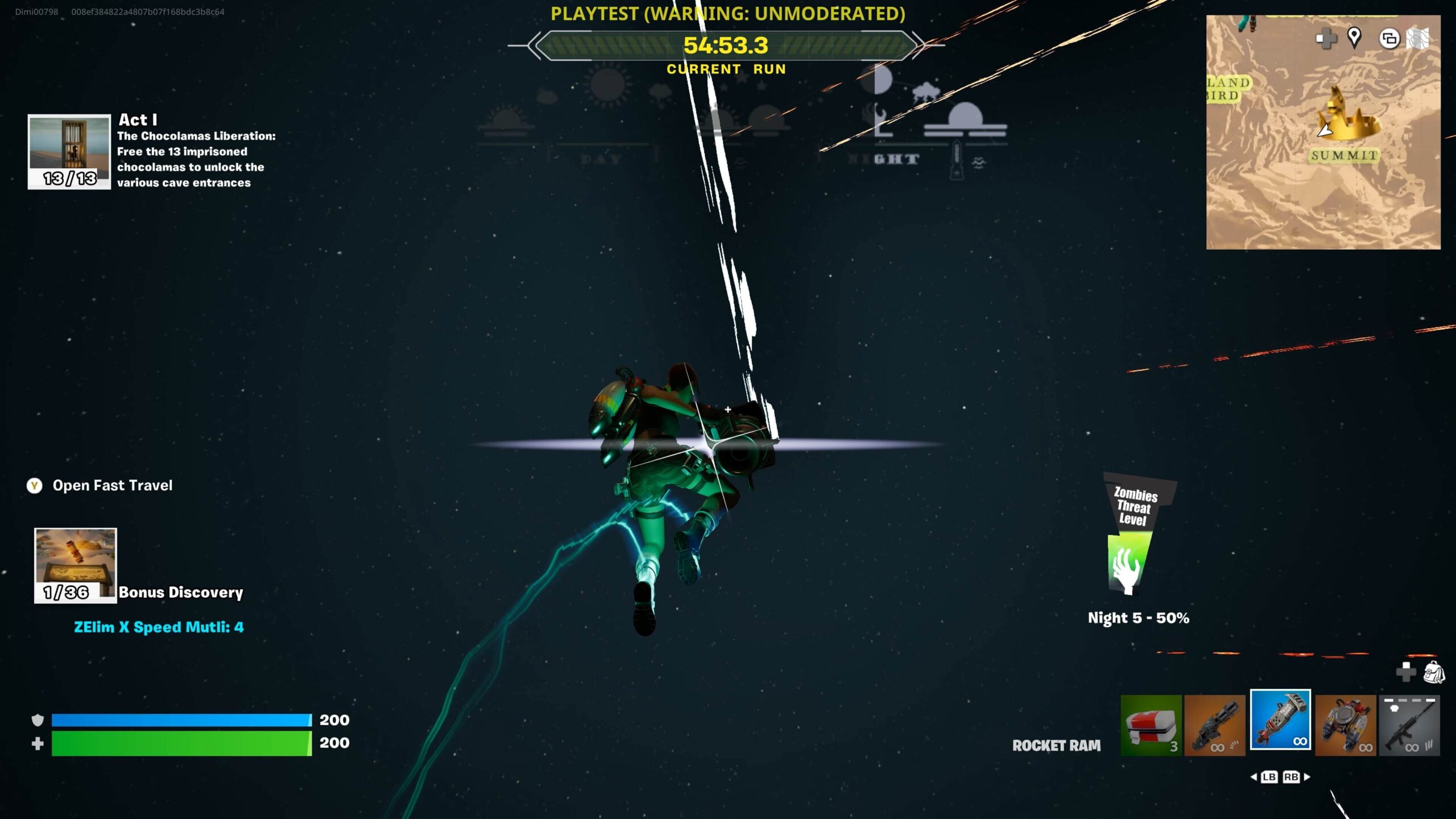Choose the jetpack hotbar slot
This screenshot has width=1456, height=819.
1346,725
